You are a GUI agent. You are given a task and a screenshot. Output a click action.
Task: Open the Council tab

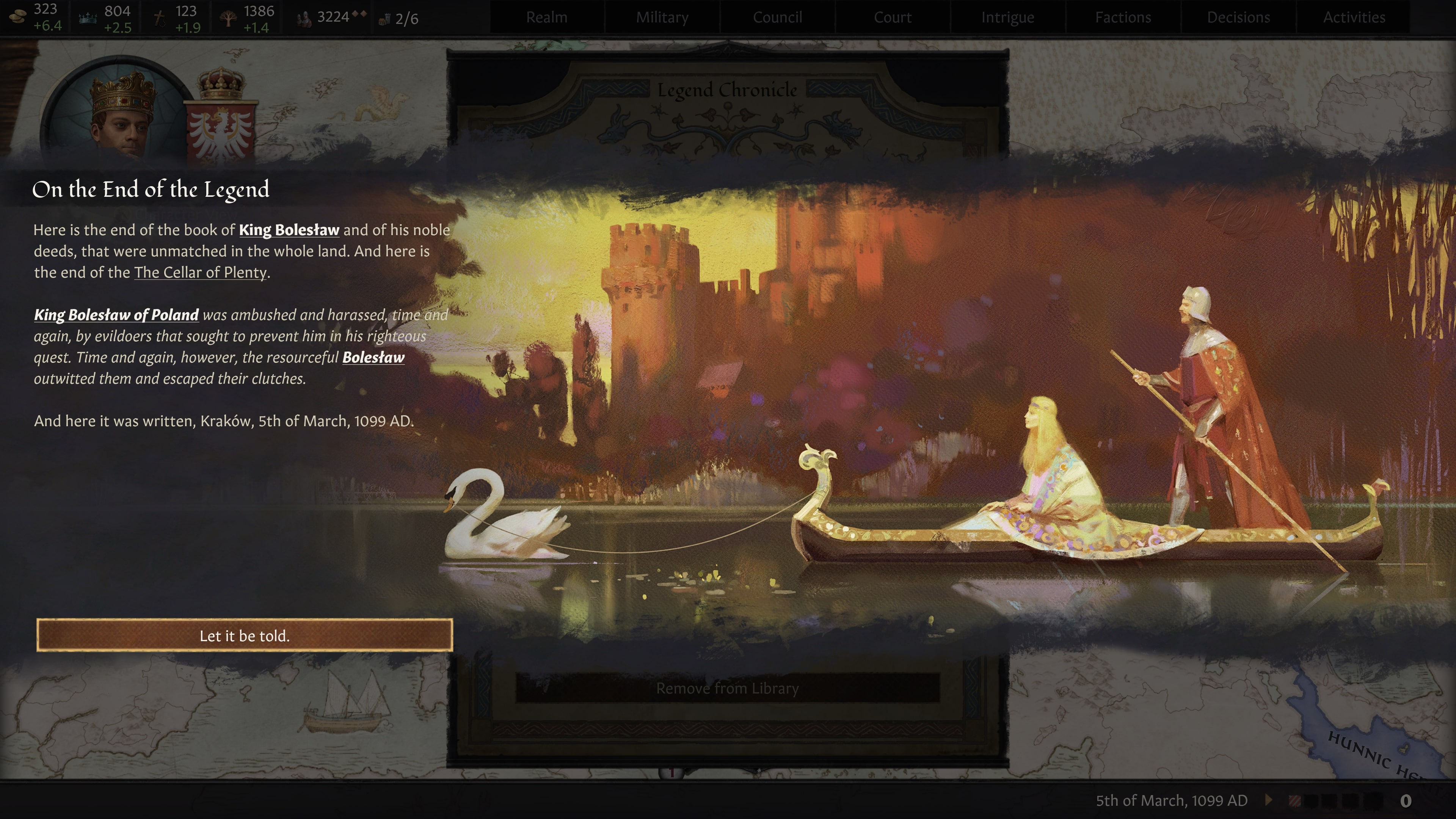777,17
